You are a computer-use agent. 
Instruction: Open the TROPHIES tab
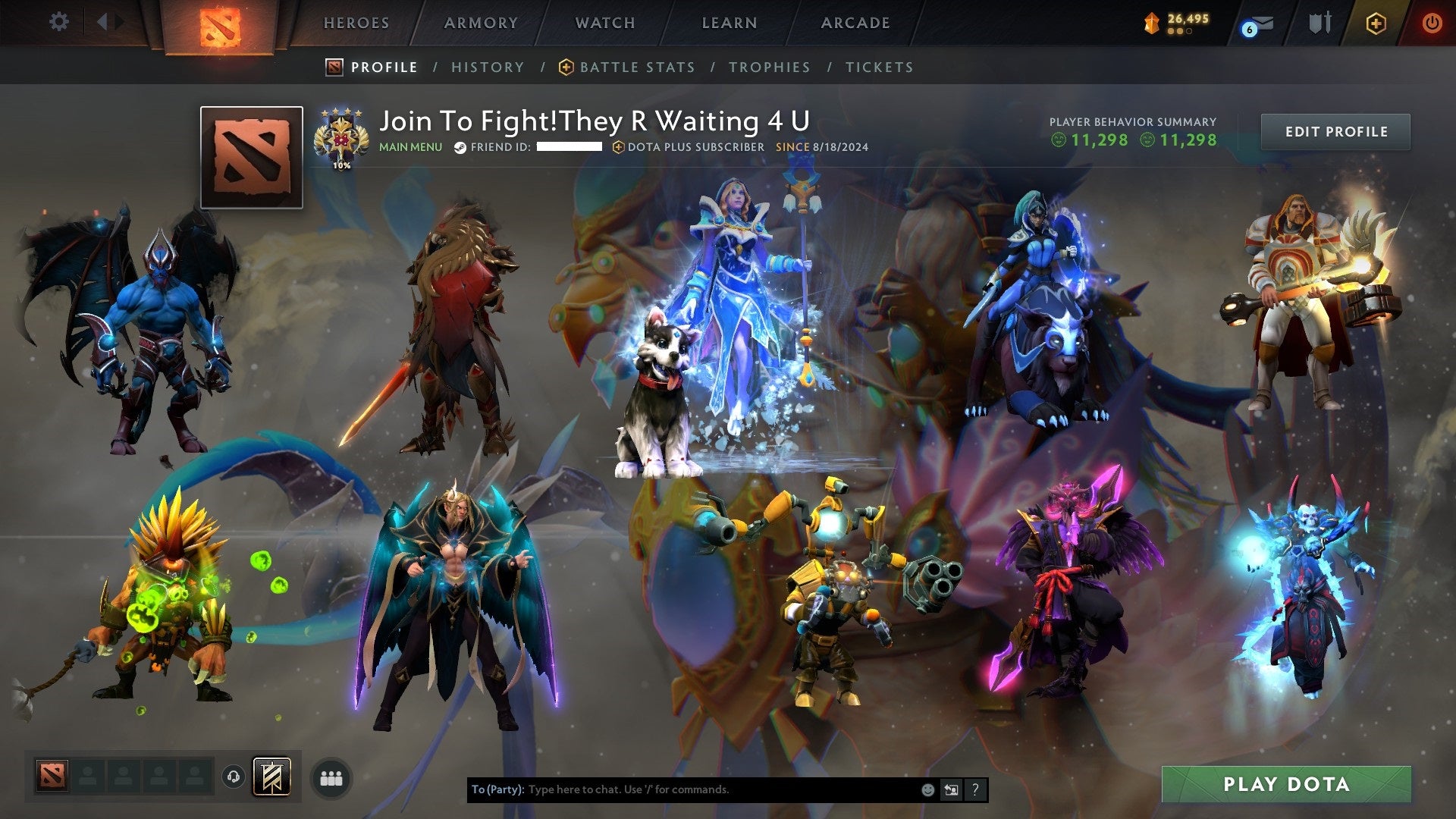click(x=770, y=67)
